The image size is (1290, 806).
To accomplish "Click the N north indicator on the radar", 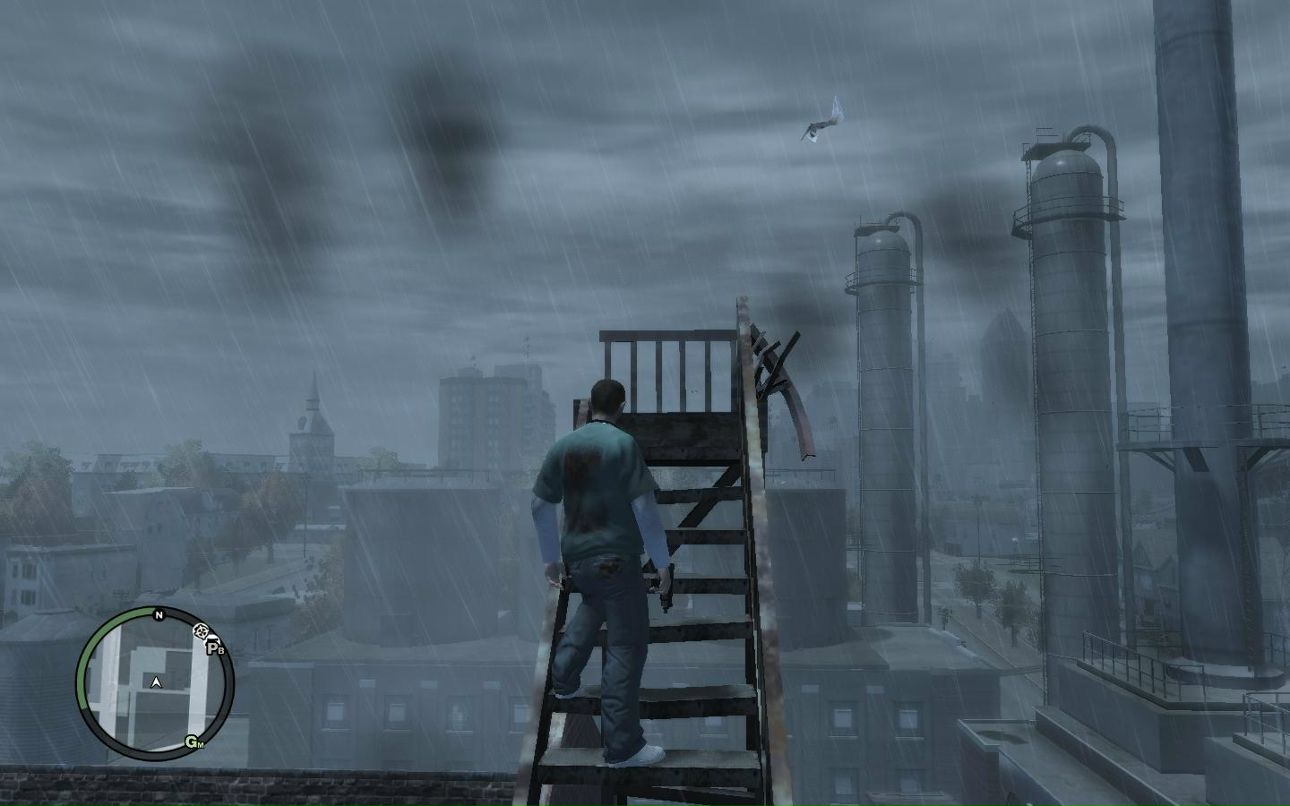I will [x=158, y=615].
